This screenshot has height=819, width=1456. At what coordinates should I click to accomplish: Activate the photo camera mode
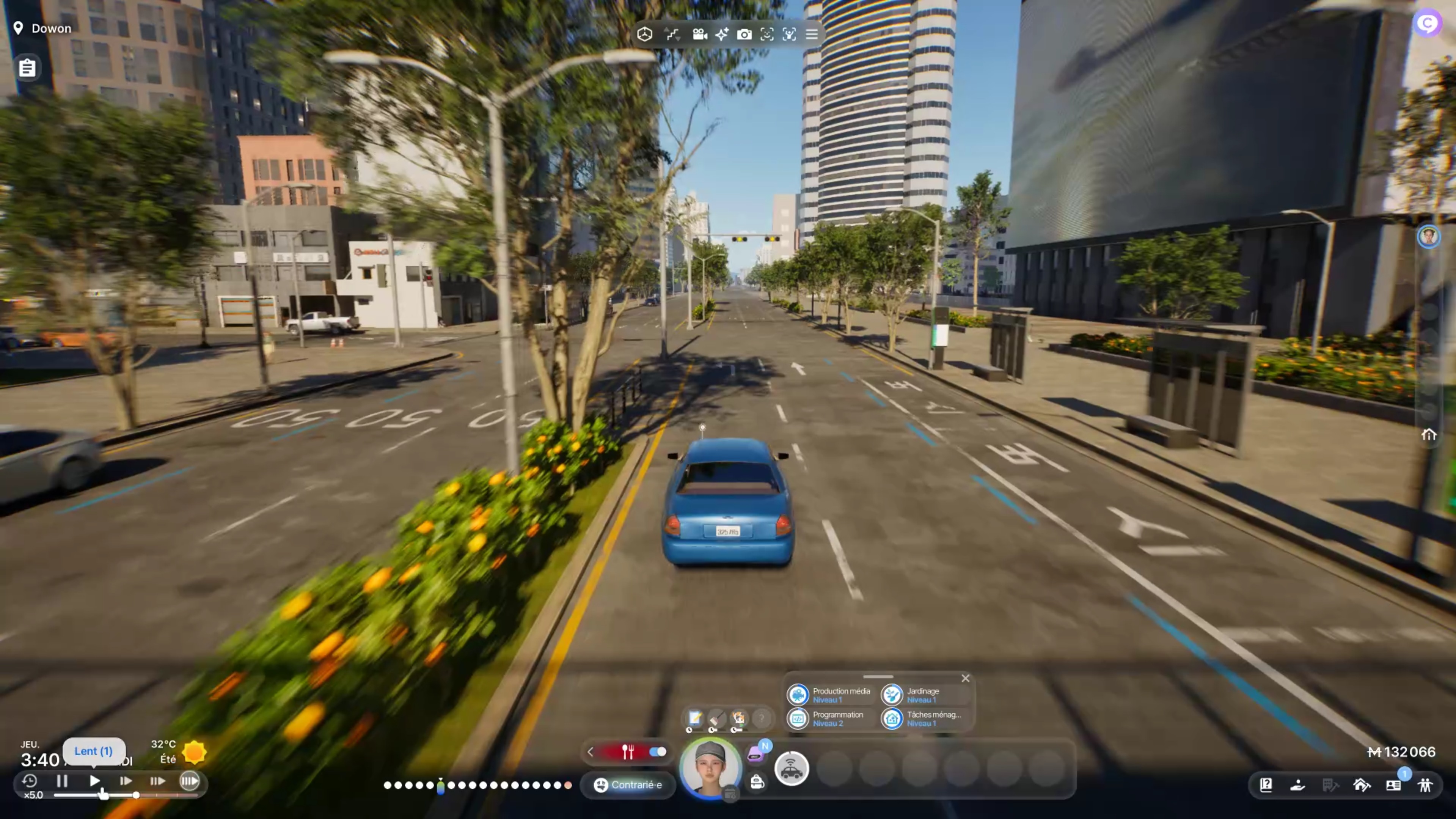click(744, 35)
